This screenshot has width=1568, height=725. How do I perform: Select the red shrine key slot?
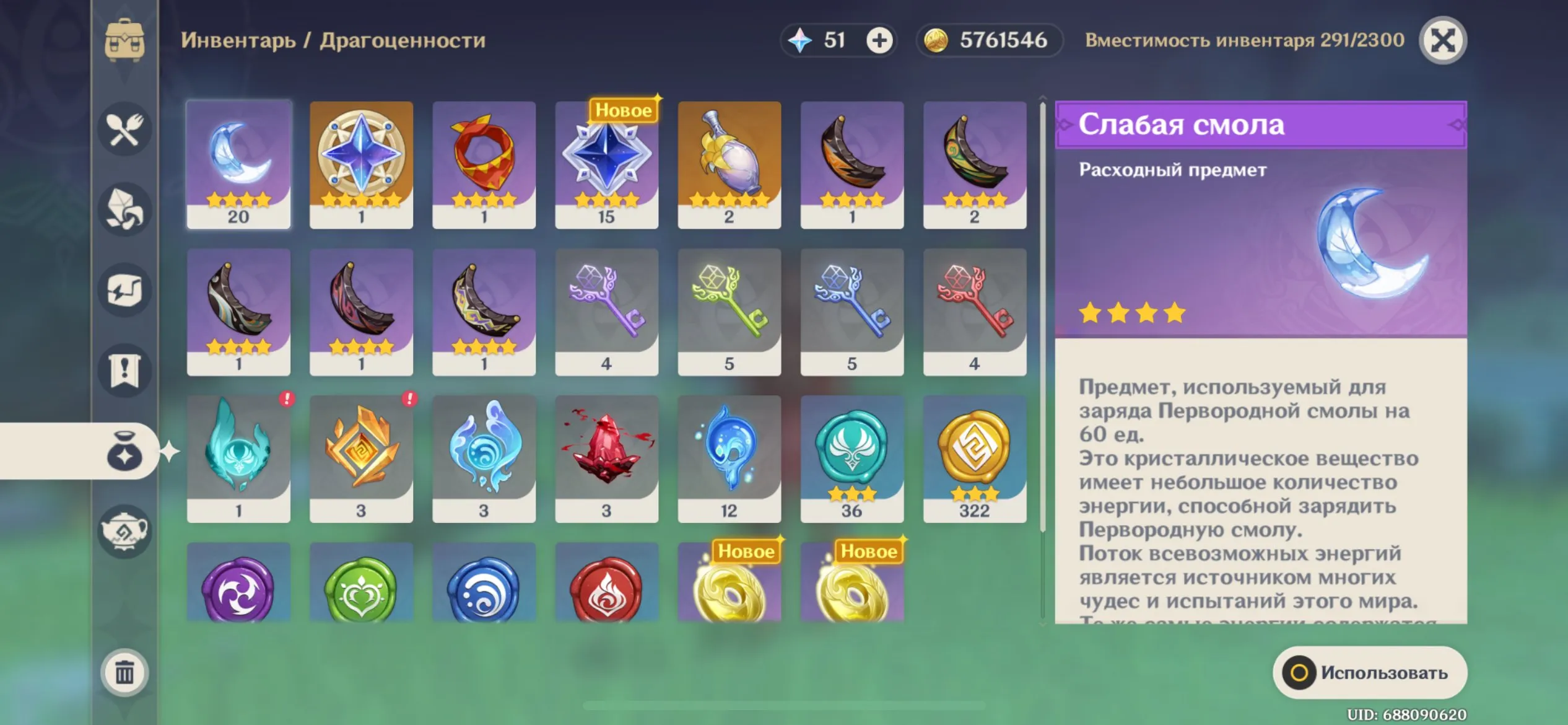[974, 312]
